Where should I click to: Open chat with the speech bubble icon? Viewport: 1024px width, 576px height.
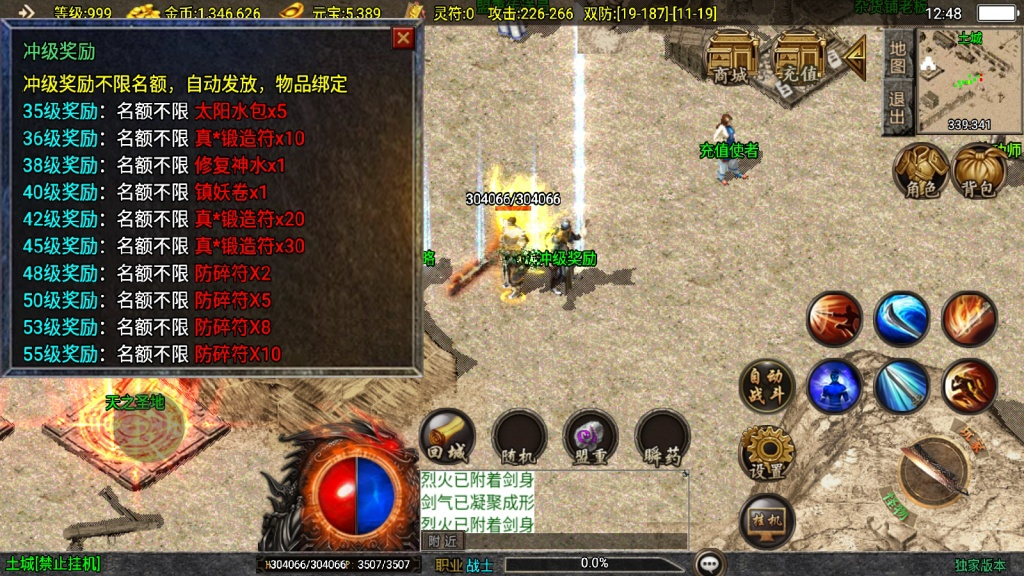(x=710, y=564)
